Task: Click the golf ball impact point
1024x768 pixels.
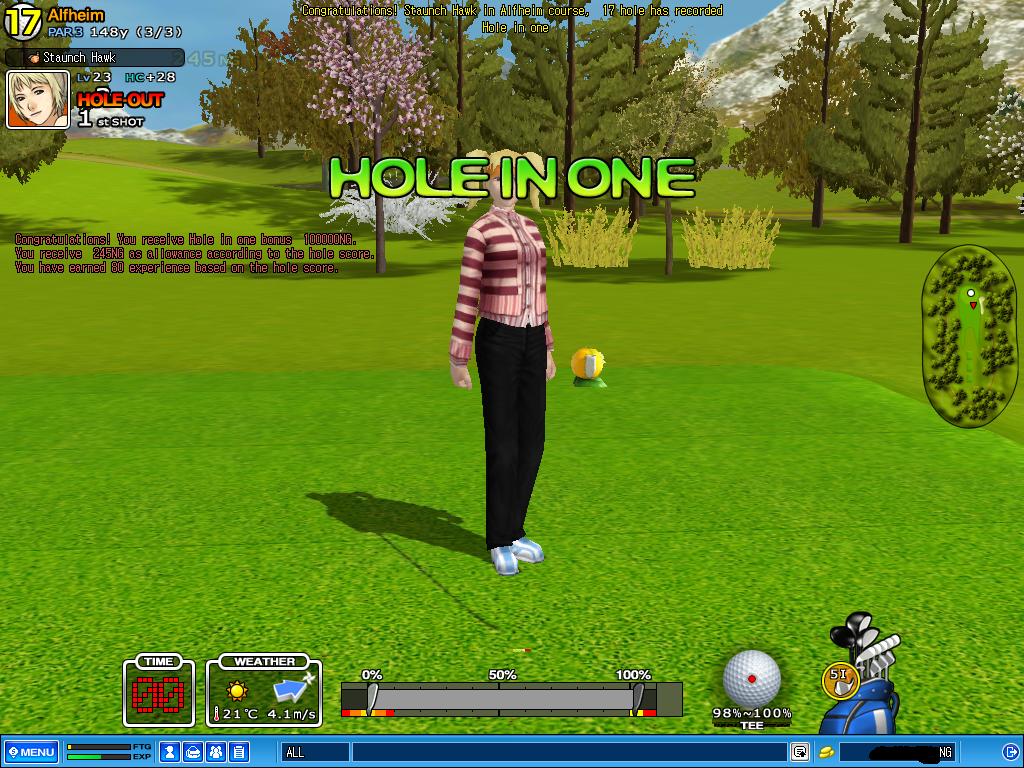Action: coord(751,679)
